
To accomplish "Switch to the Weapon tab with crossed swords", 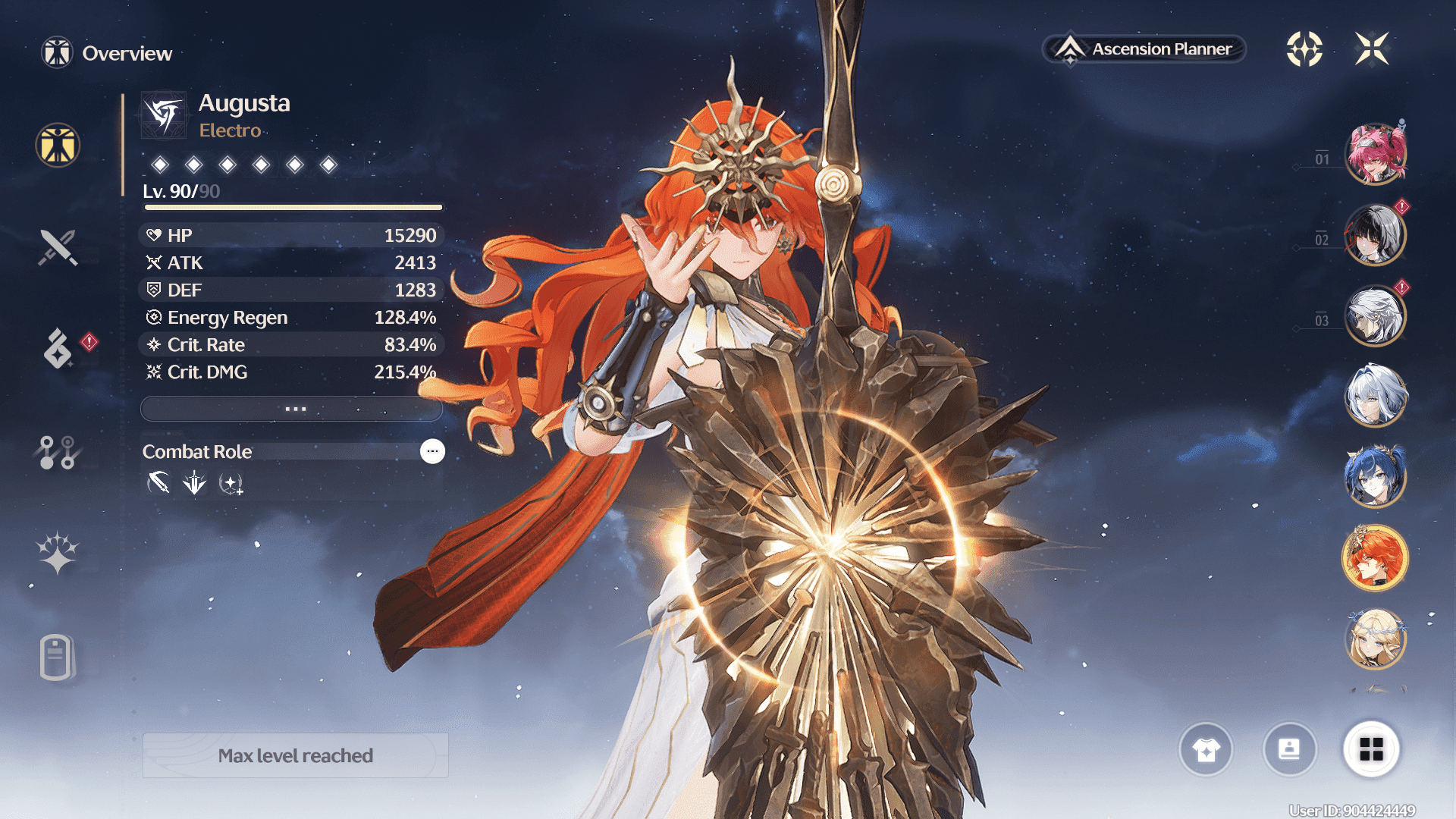I will coord(58,247).
